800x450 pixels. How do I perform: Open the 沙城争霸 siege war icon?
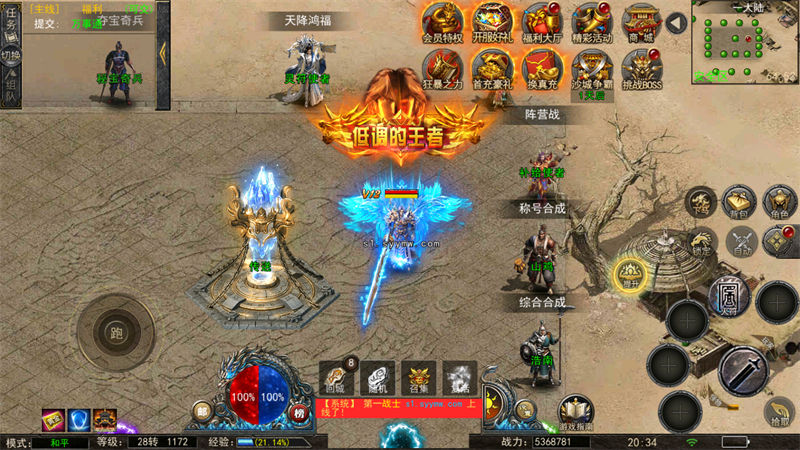pos(591,70)
